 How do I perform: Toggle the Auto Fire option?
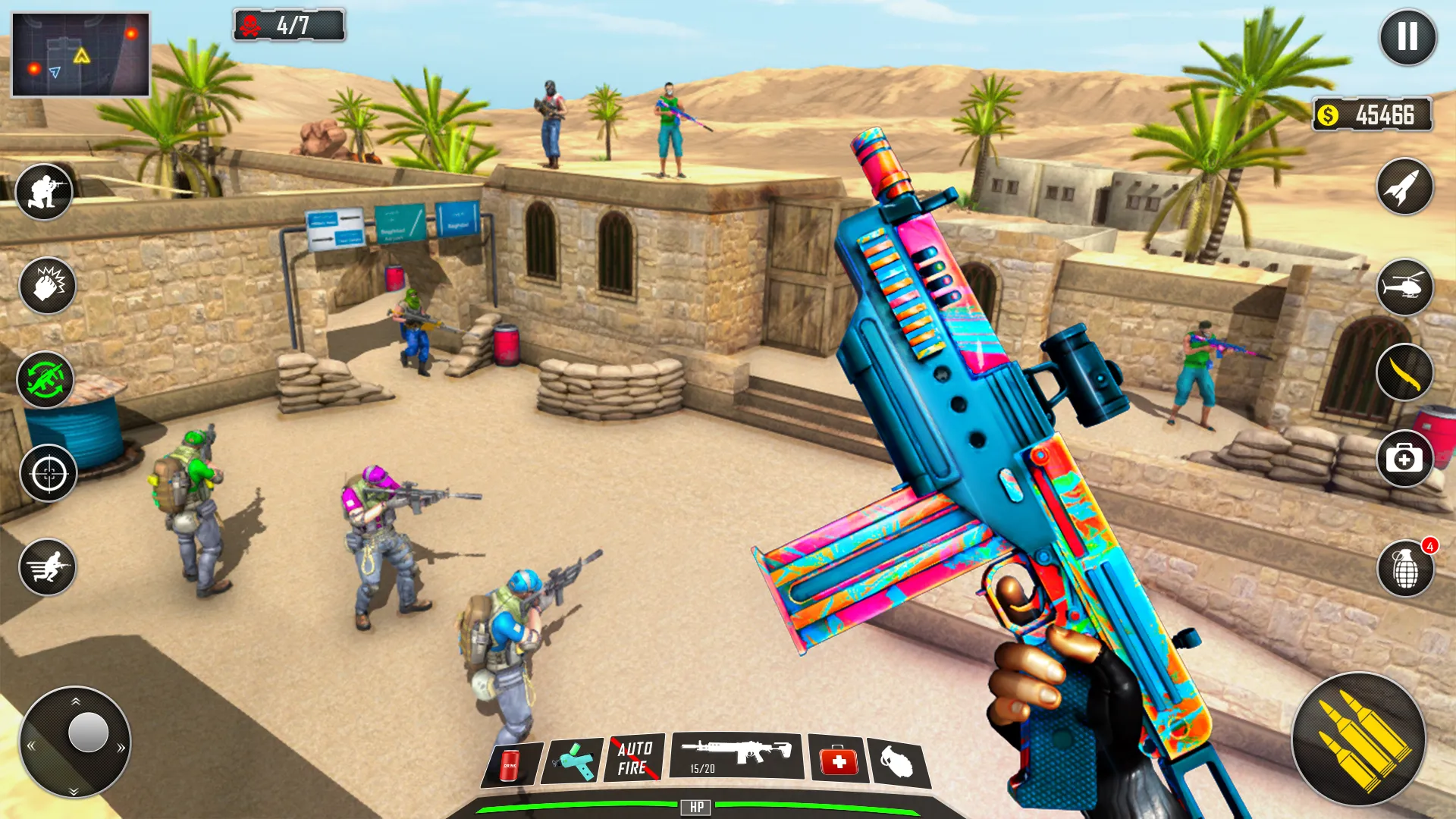[634, 758]
